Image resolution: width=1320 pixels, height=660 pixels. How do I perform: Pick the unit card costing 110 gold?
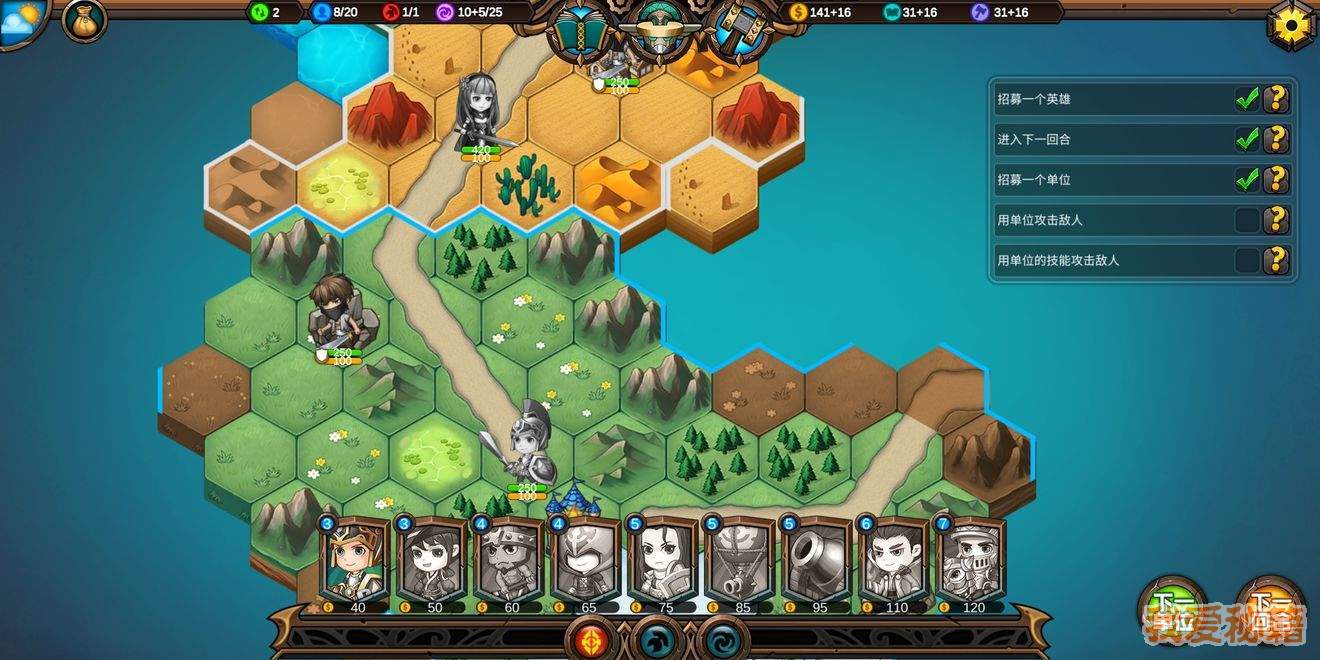[894, 560]
